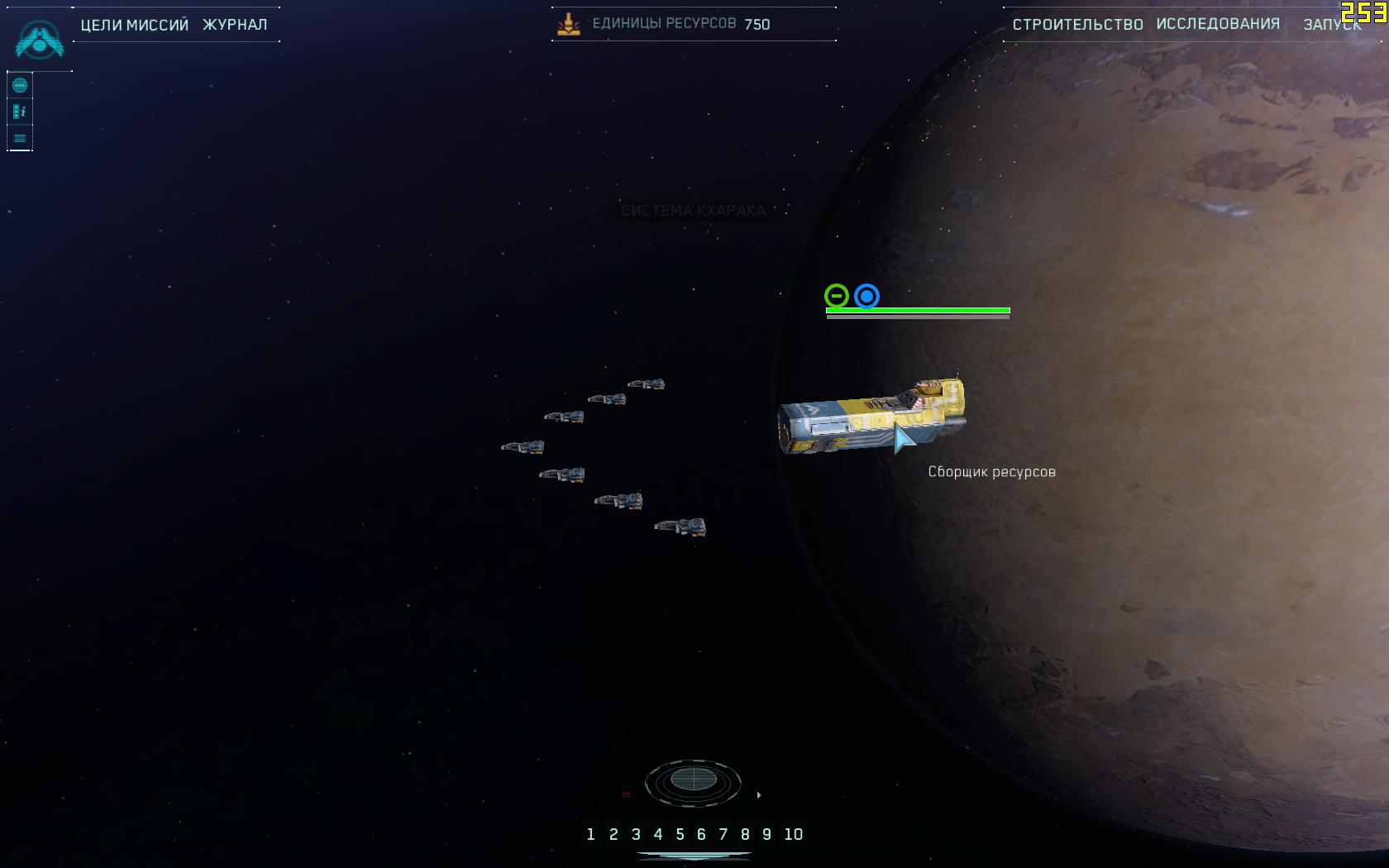This screenshot has width=1389, height=868.
Task: Click the stacked blocks icon on left panel
Action: [x=20, y=112]
